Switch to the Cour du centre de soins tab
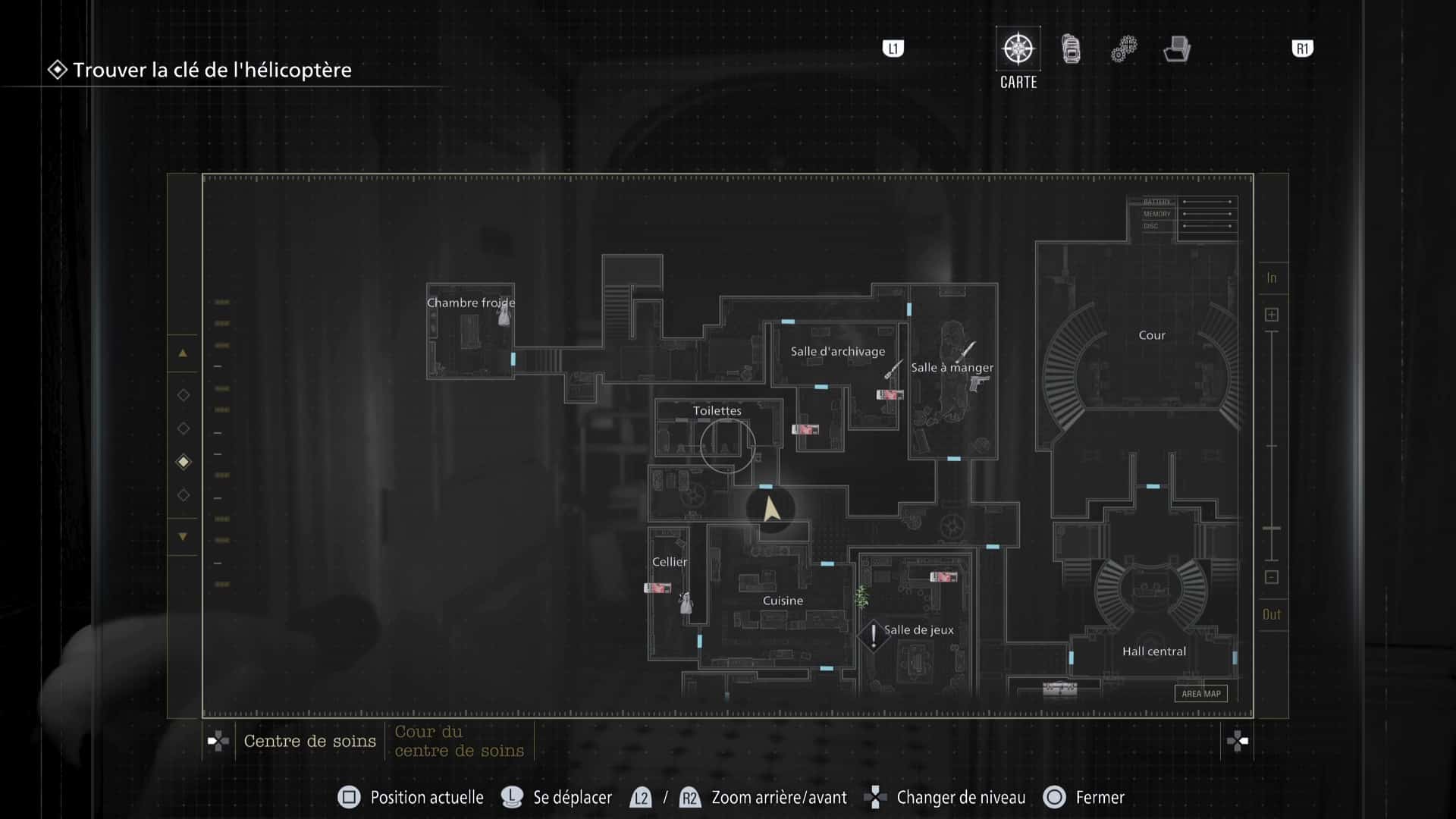The width and height of the screenshot is (1456, 819). tap(459, 741)
